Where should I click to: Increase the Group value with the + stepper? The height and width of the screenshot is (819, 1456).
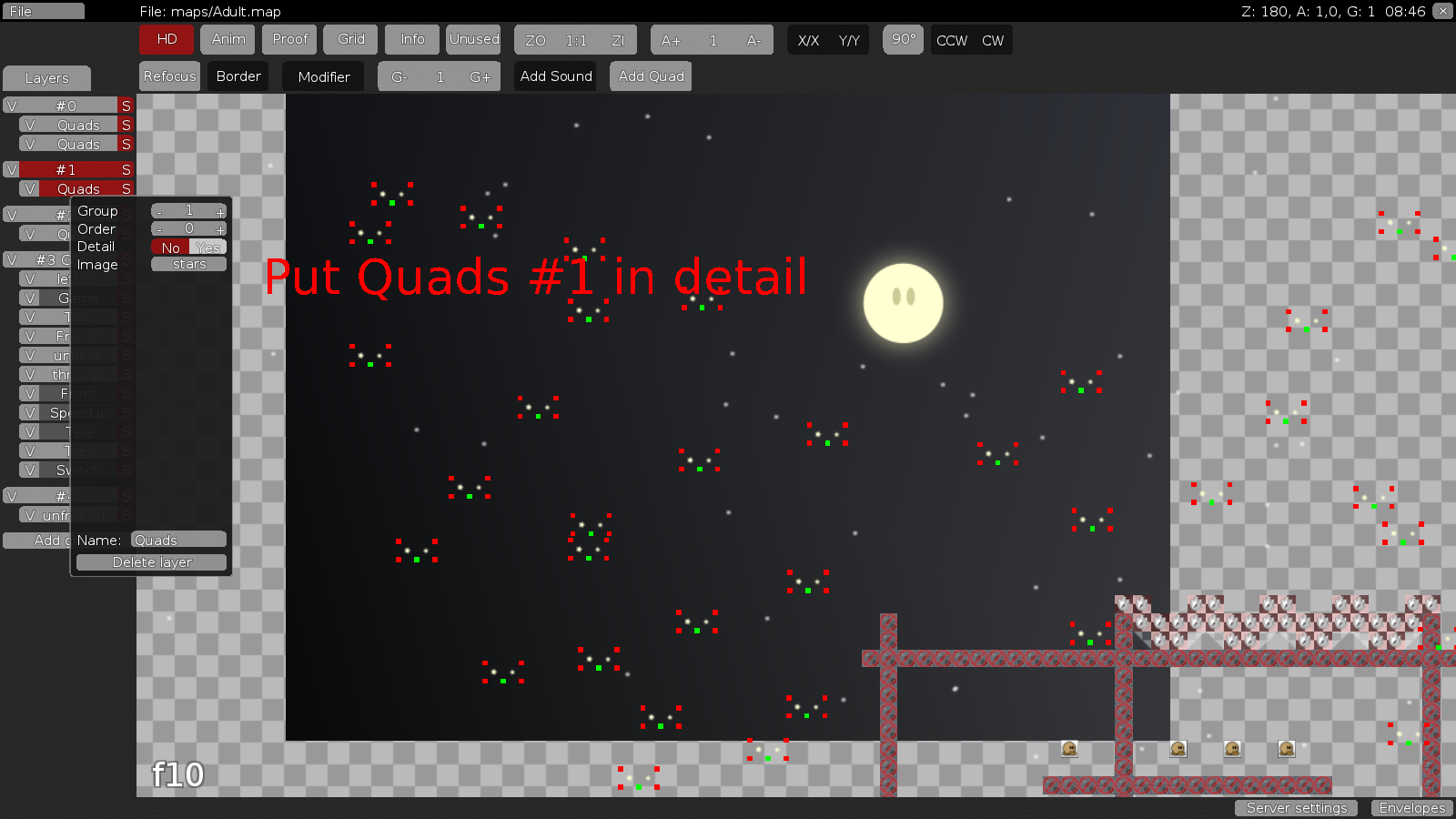(x=219, y=211)
